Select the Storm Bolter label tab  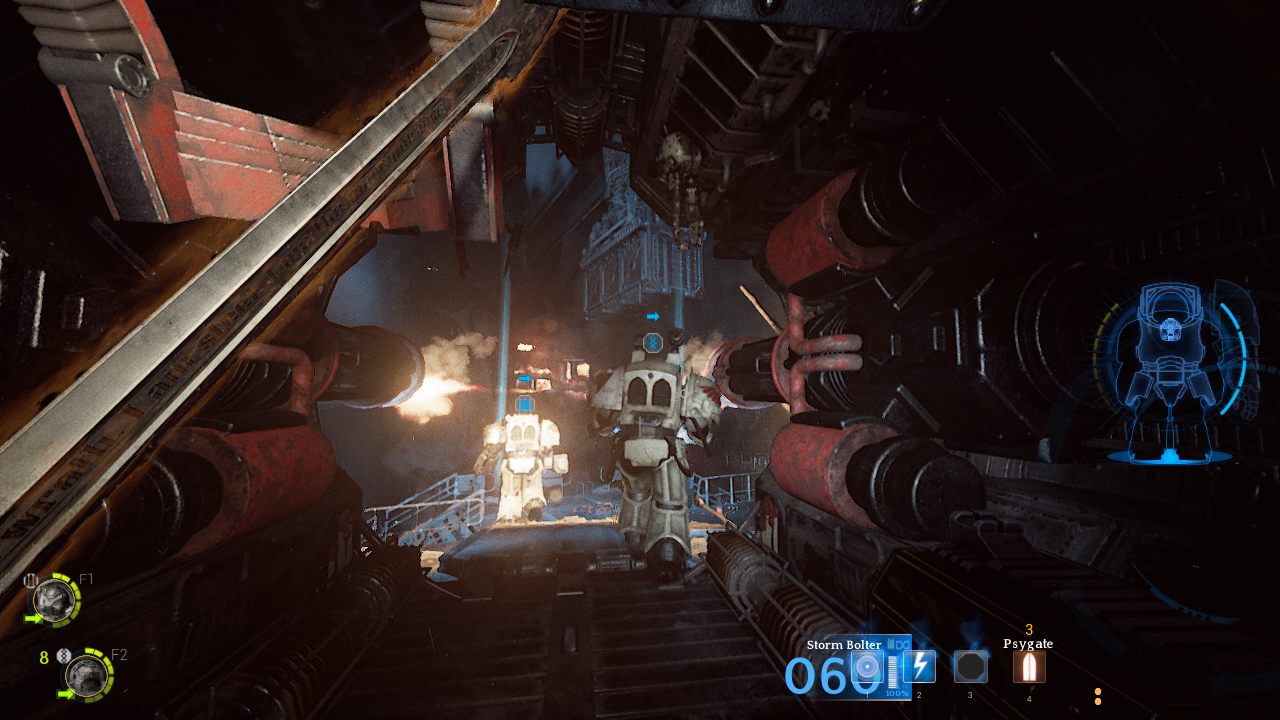(x=844, y=644)
